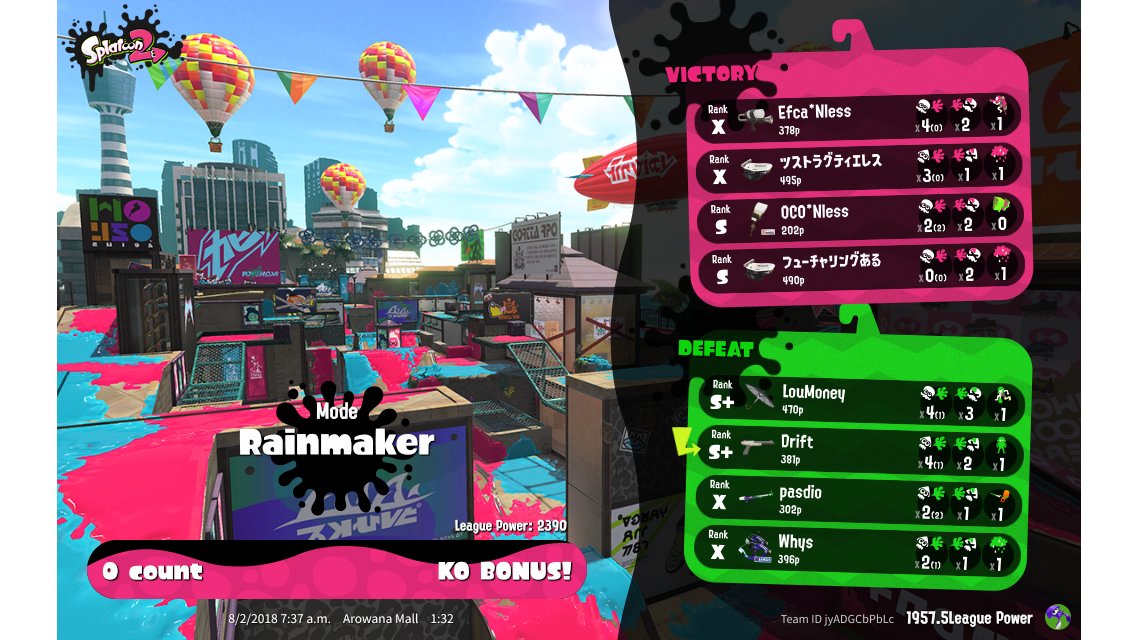Select OCO*Nless in the victory list
1138x640 pixels.
(860, 216)
